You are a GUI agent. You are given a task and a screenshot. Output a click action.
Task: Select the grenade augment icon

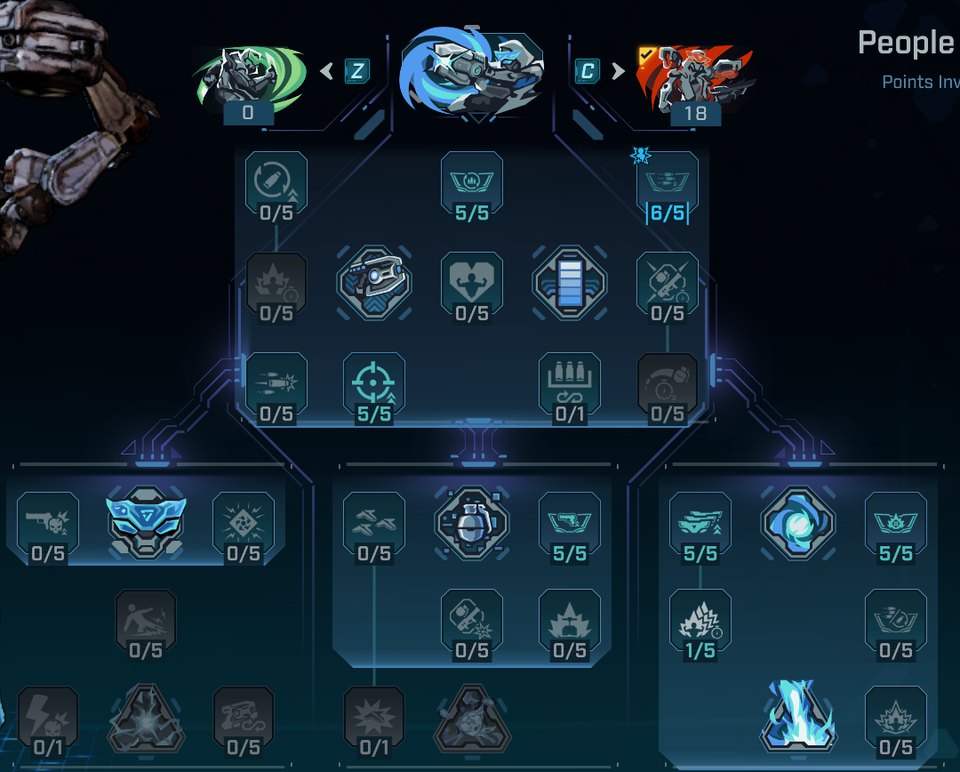472,522
